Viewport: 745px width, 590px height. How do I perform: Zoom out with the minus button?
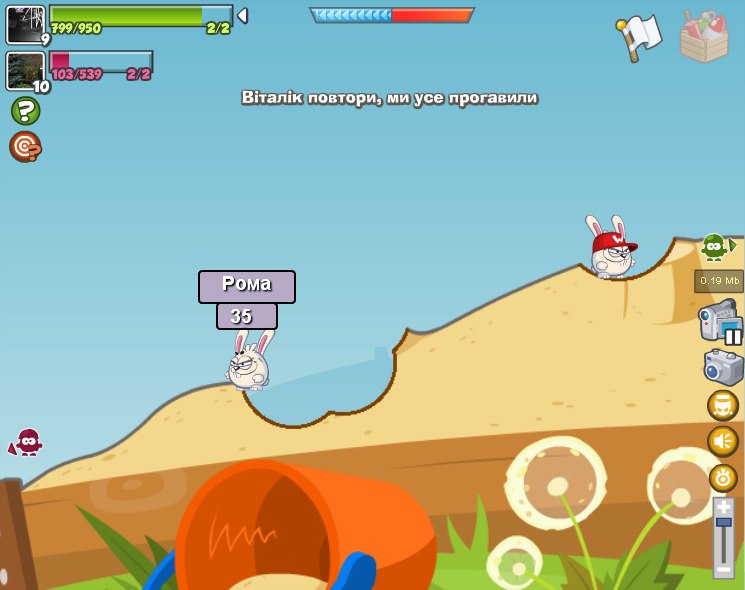724,569
